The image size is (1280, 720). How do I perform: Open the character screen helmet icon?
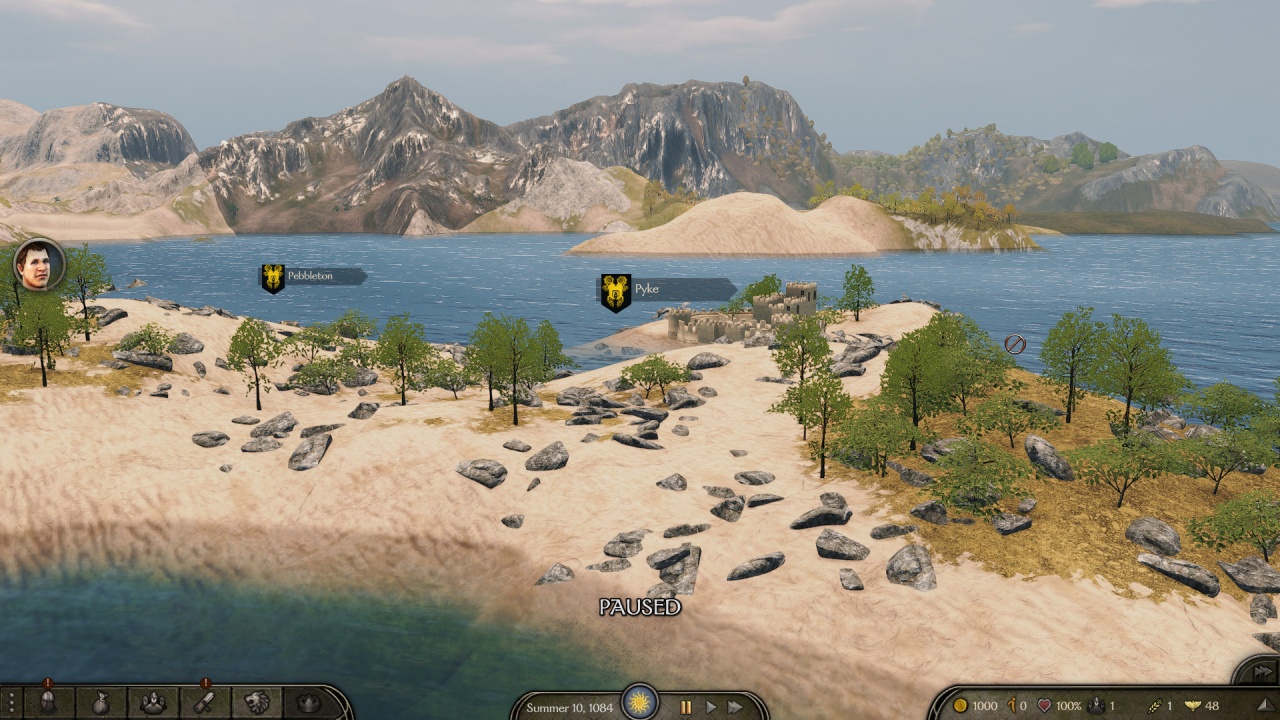pyautogui.click(x=47, y=703)
